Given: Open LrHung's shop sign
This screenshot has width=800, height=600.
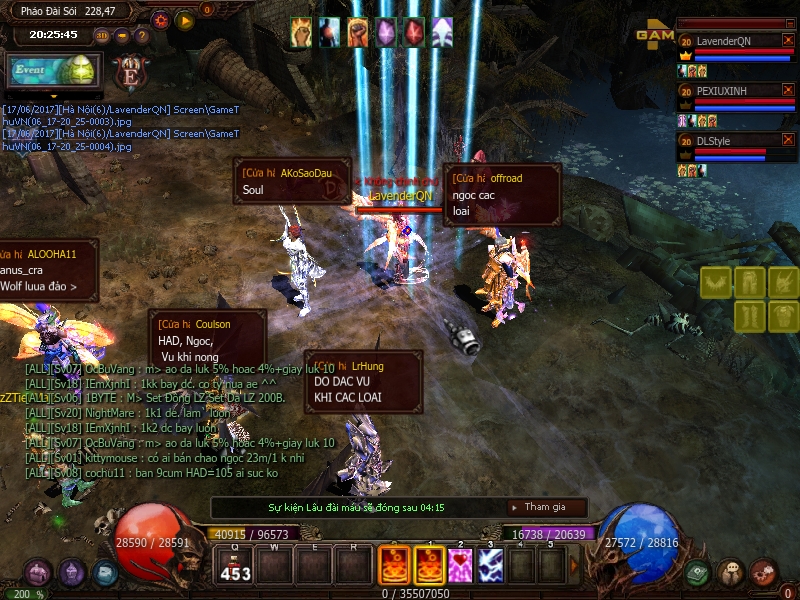Looking at the screenshot, I should click(x=363, y=381).
